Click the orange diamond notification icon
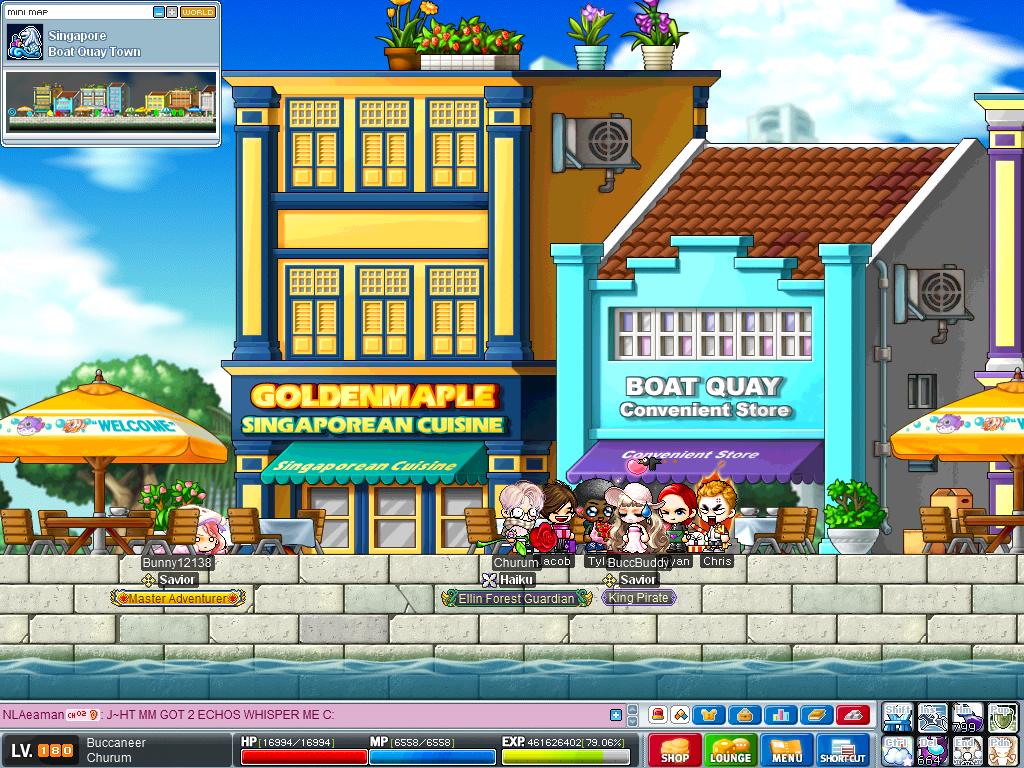Viewport: 1024px width, 768px height. click(x=680, y=715)
